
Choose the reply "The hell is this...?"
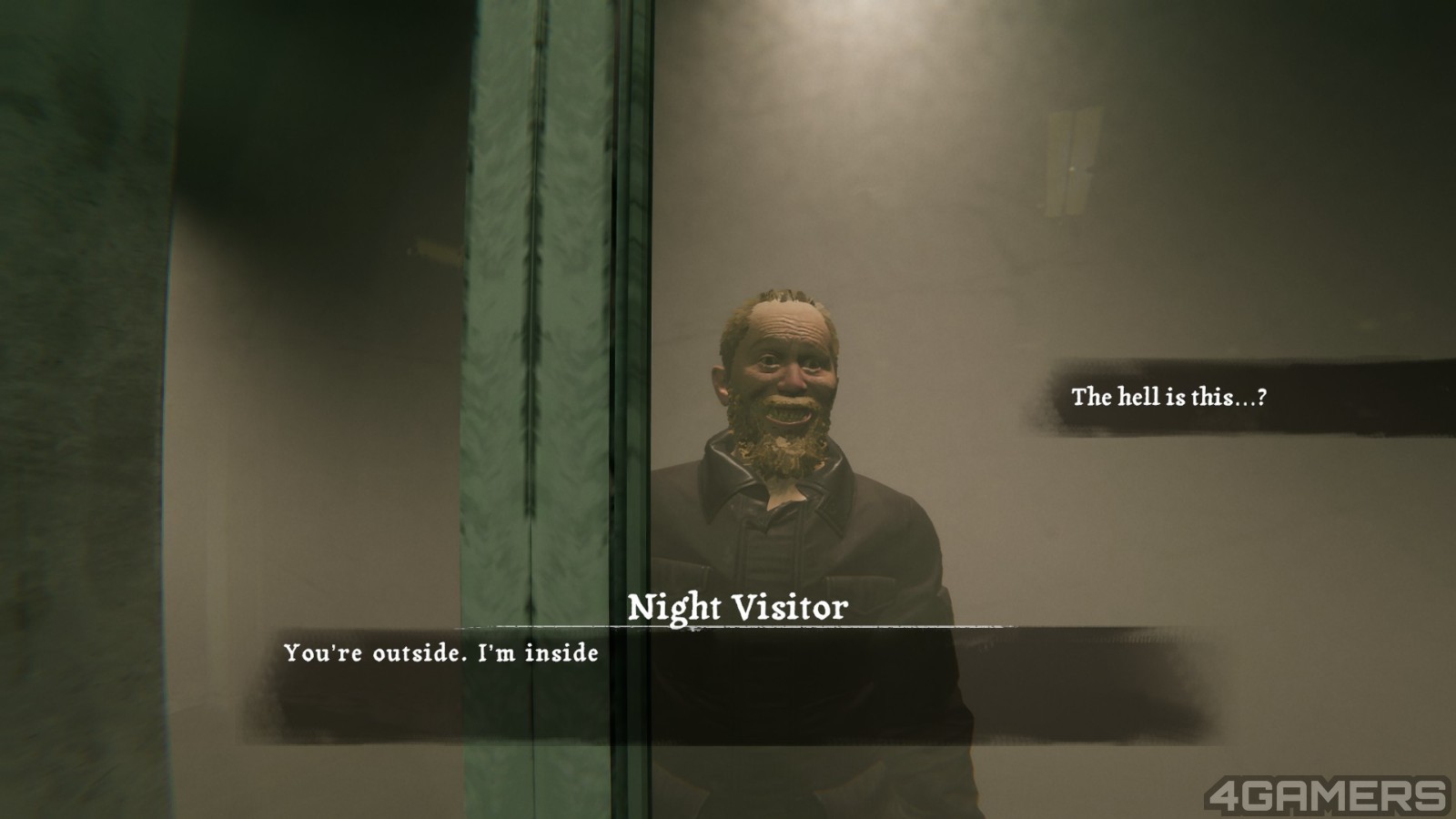(1168, 397)
